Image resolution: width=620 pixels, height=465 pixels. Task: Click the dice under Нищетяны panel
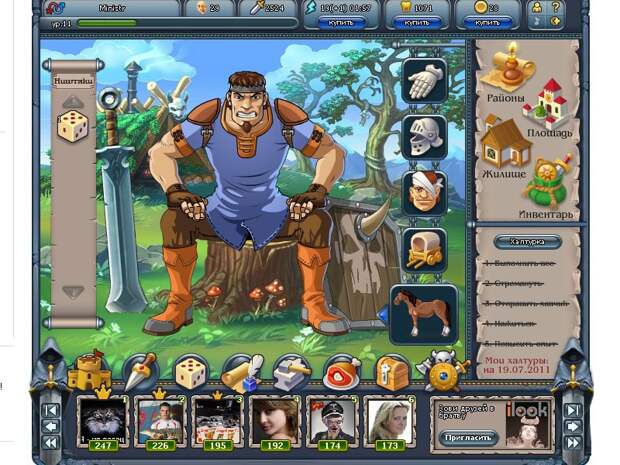click(73, 126)
